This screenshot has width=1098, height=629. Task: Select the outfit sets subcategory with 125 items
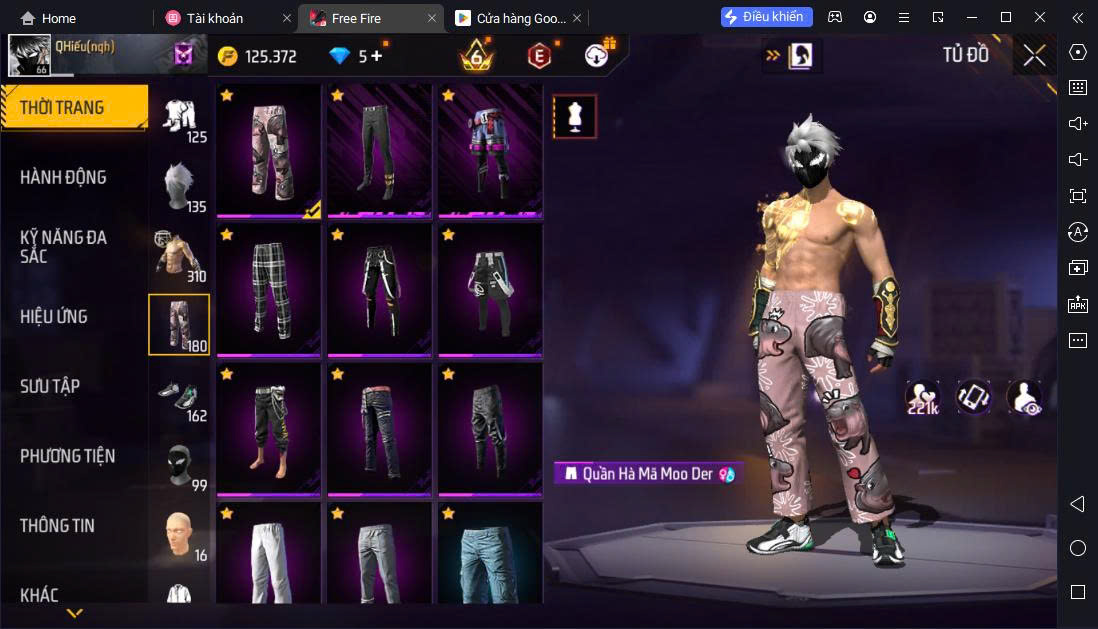(x=180, y=118)
